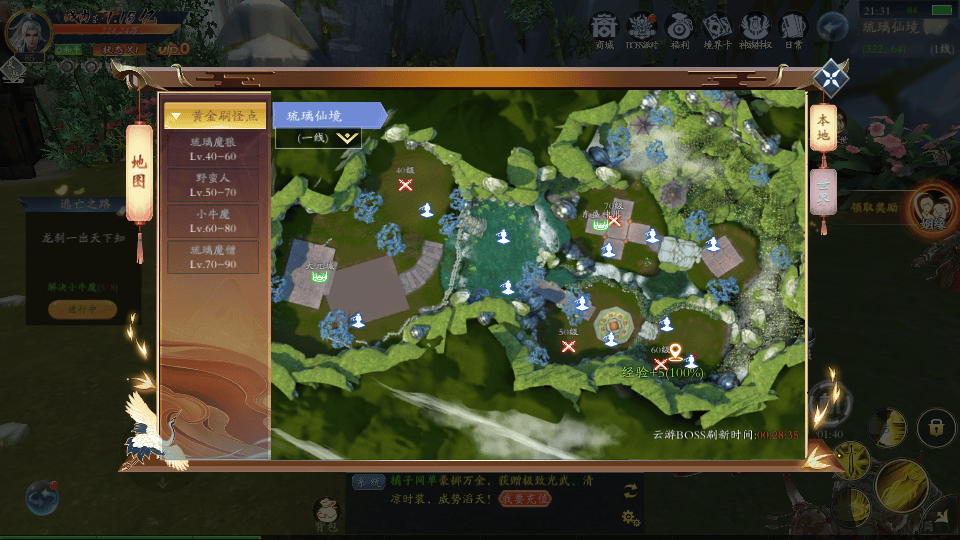Choose 小牛魔 Lv.60-80 grinding spot
The image size is (960, 540).
[x=213, y=220]
